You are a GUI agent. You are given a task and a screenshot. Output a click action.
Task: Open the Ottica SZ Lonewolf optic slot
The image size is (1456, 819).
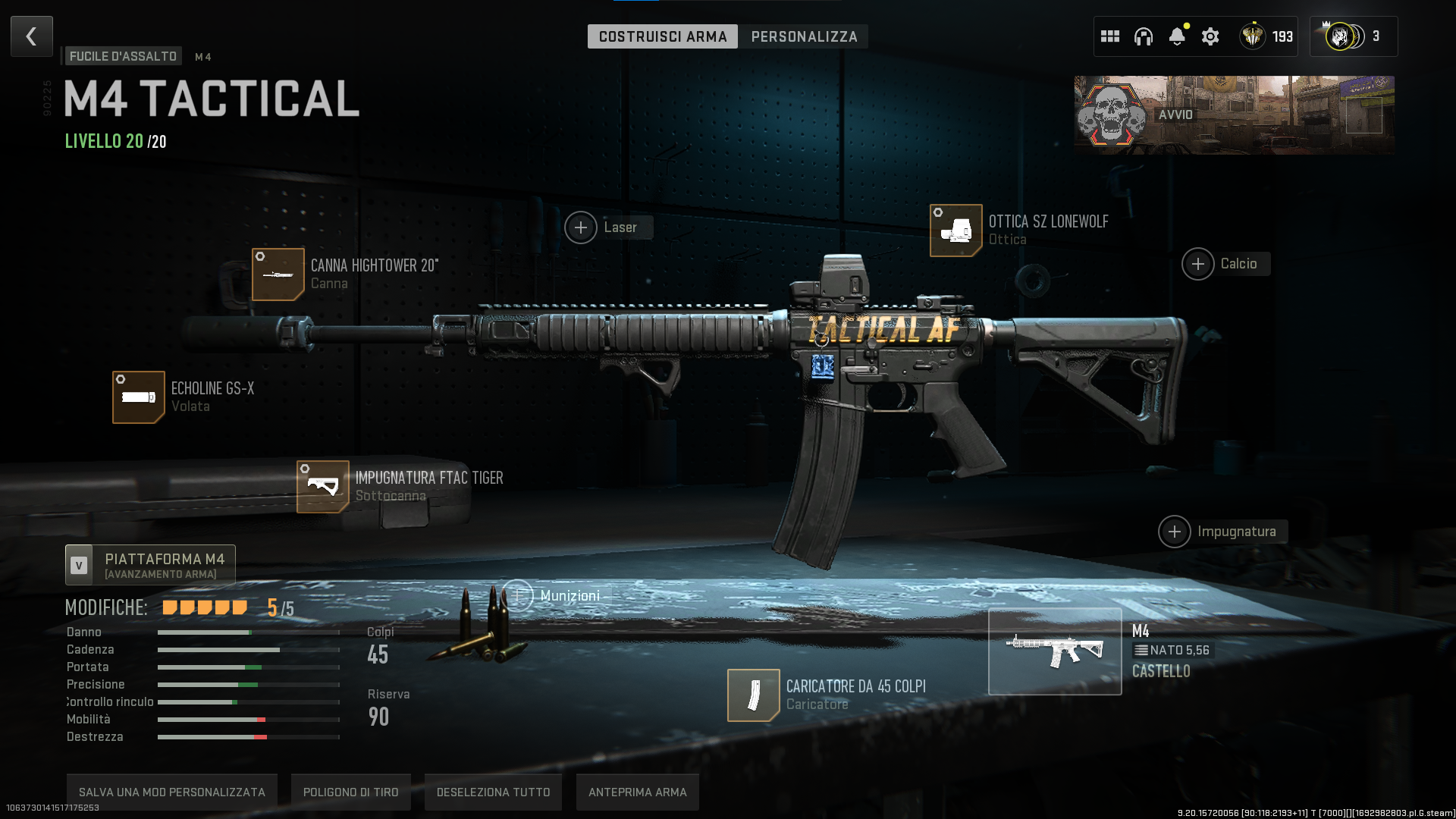pos(956,231)
